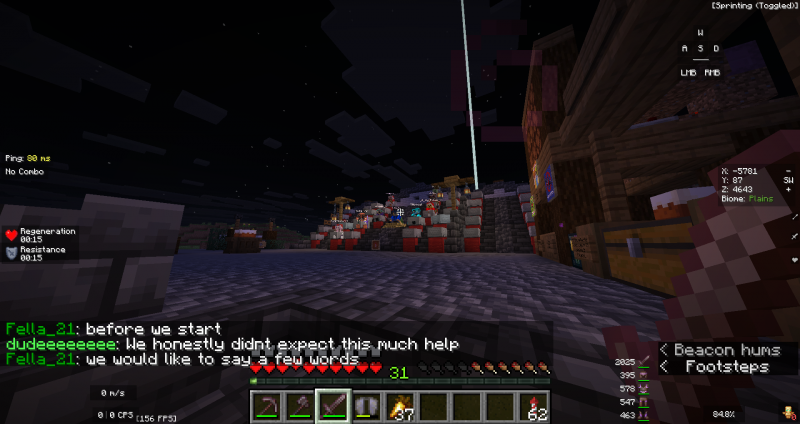Click the LMB keystroke indicator
This screenshot has width=800, height=424.
[689, 72]
